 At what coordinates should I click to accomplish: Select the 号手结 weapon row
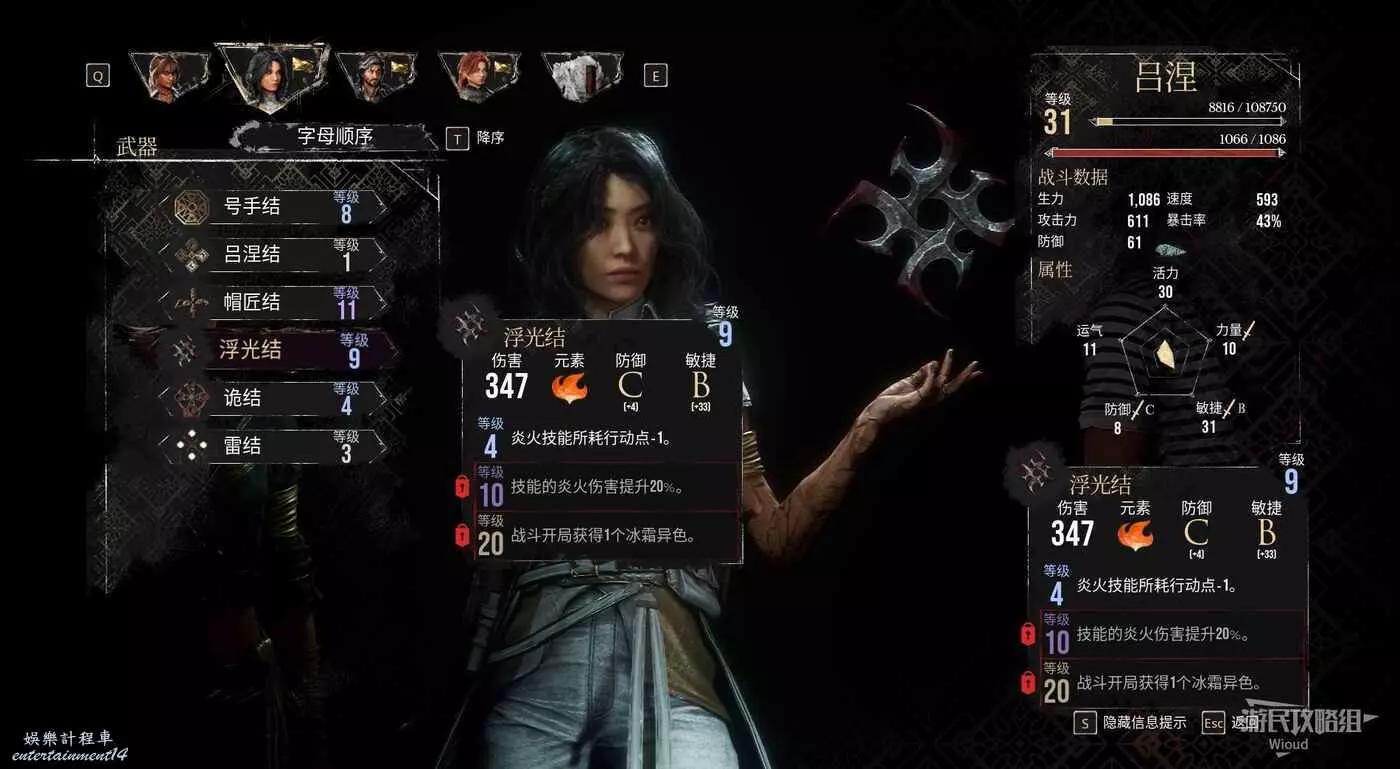coord(272,208)
